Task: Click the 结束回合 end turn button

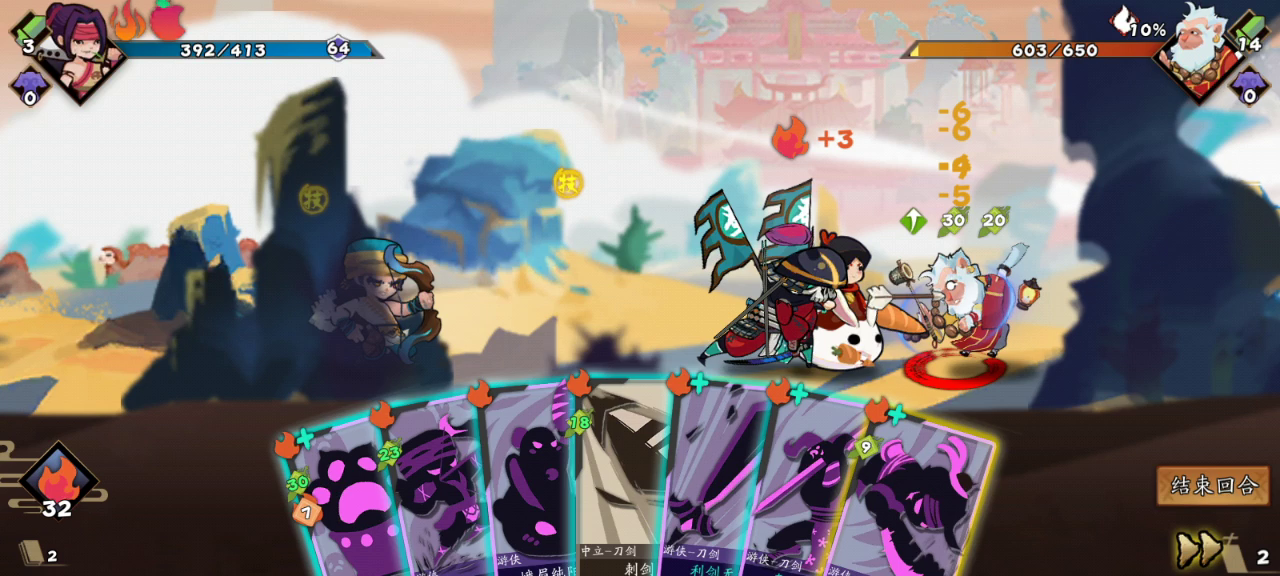Action: click(x=1213, y=486)
